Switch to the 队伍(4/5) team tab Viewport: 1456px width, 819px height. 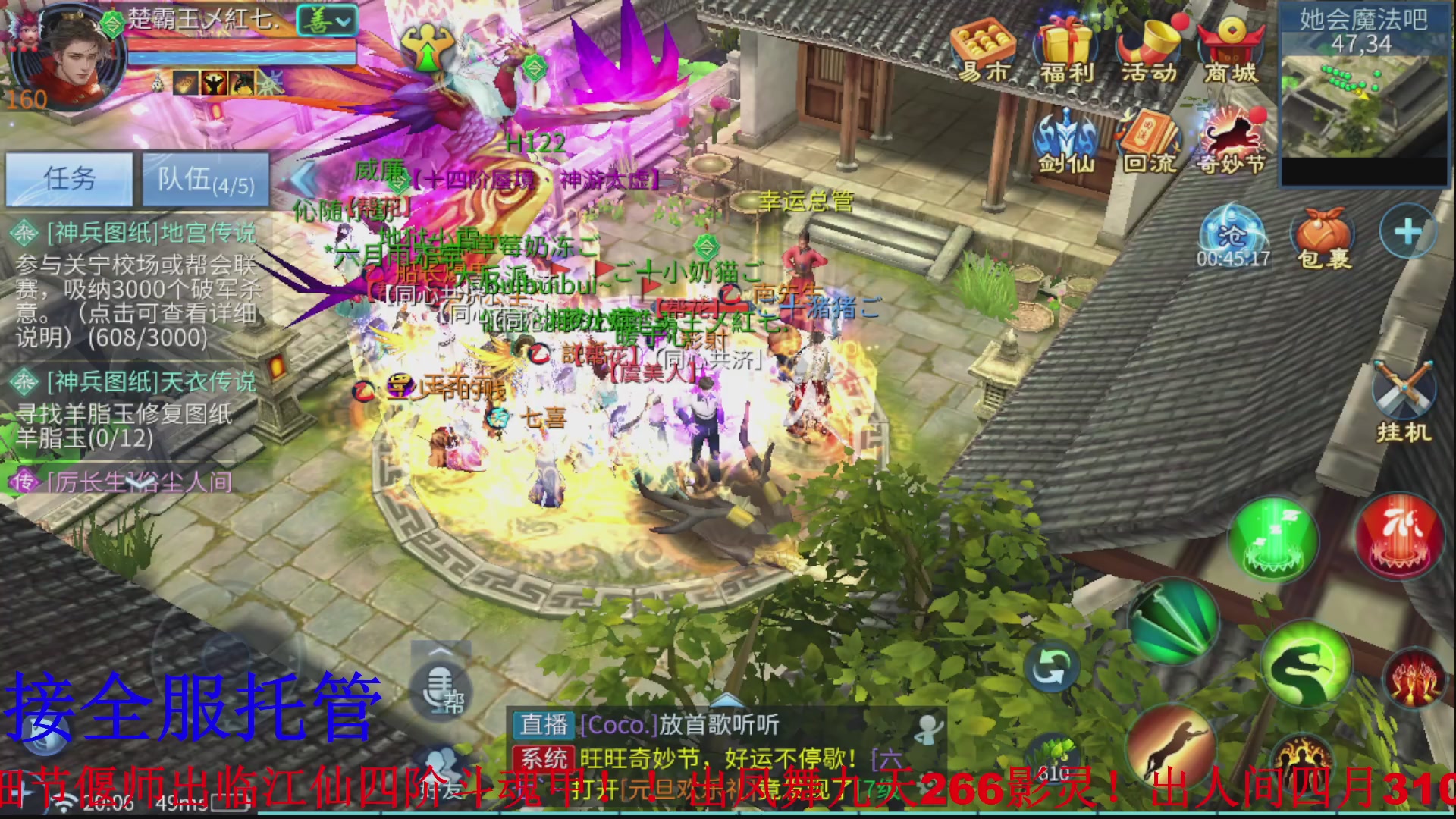tap(206, 180)
